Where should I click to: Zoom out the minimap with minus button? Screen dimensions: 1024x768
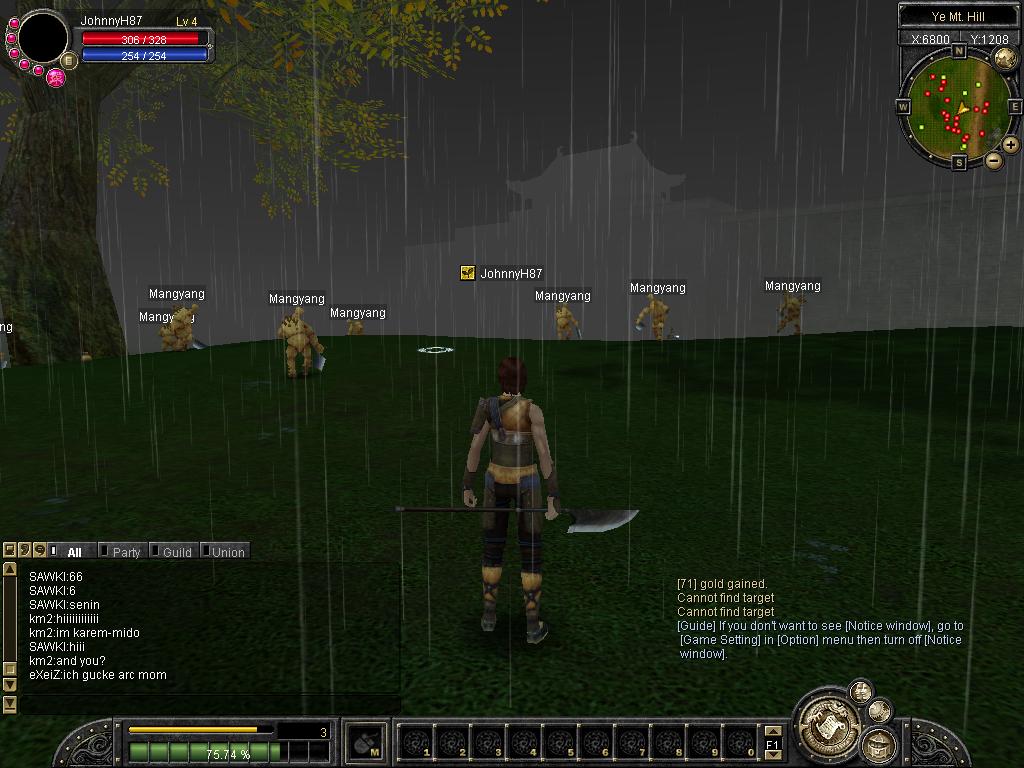[x=994, y=160]
